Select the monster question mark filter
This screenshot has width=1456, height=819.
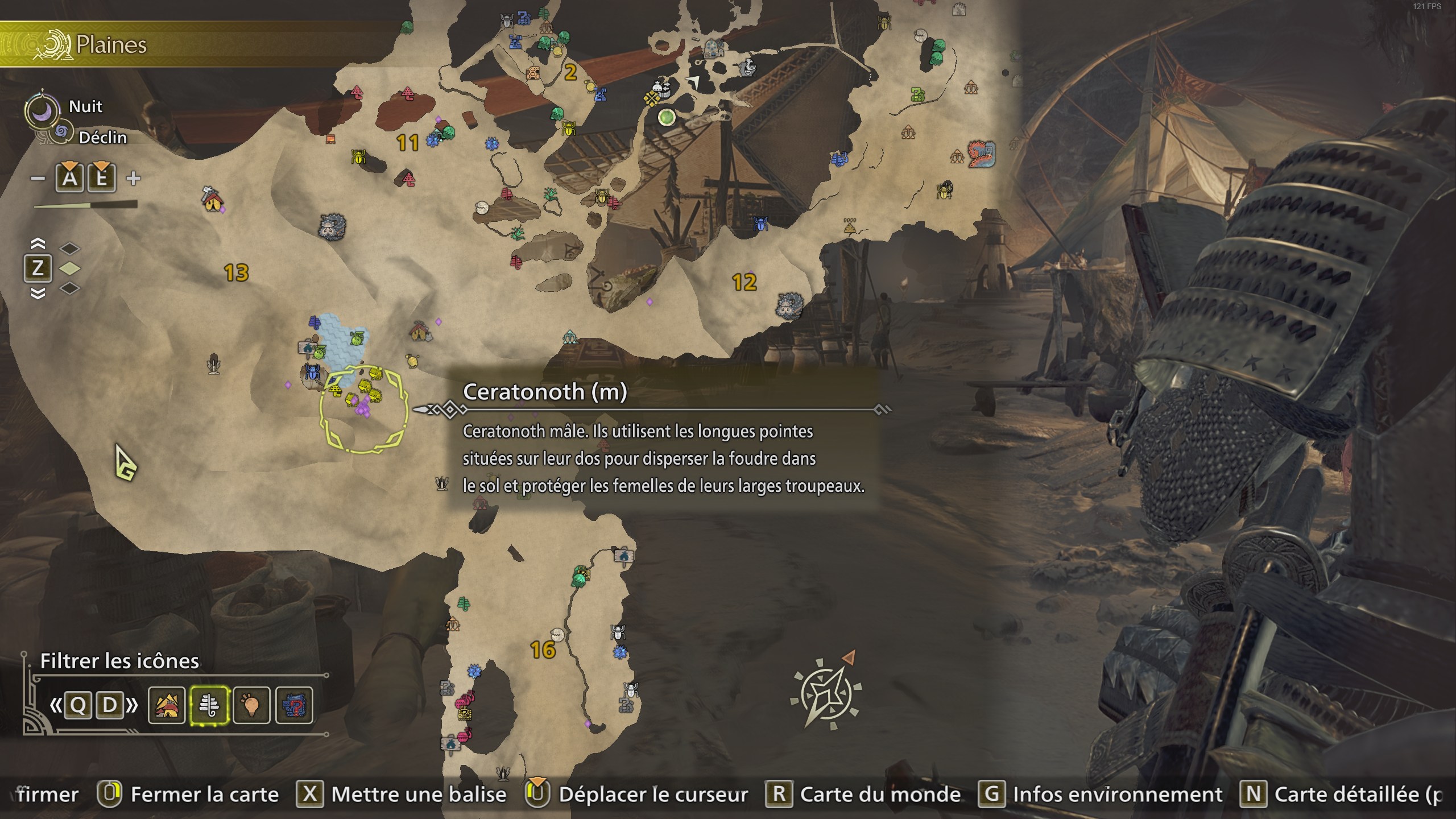294,705
